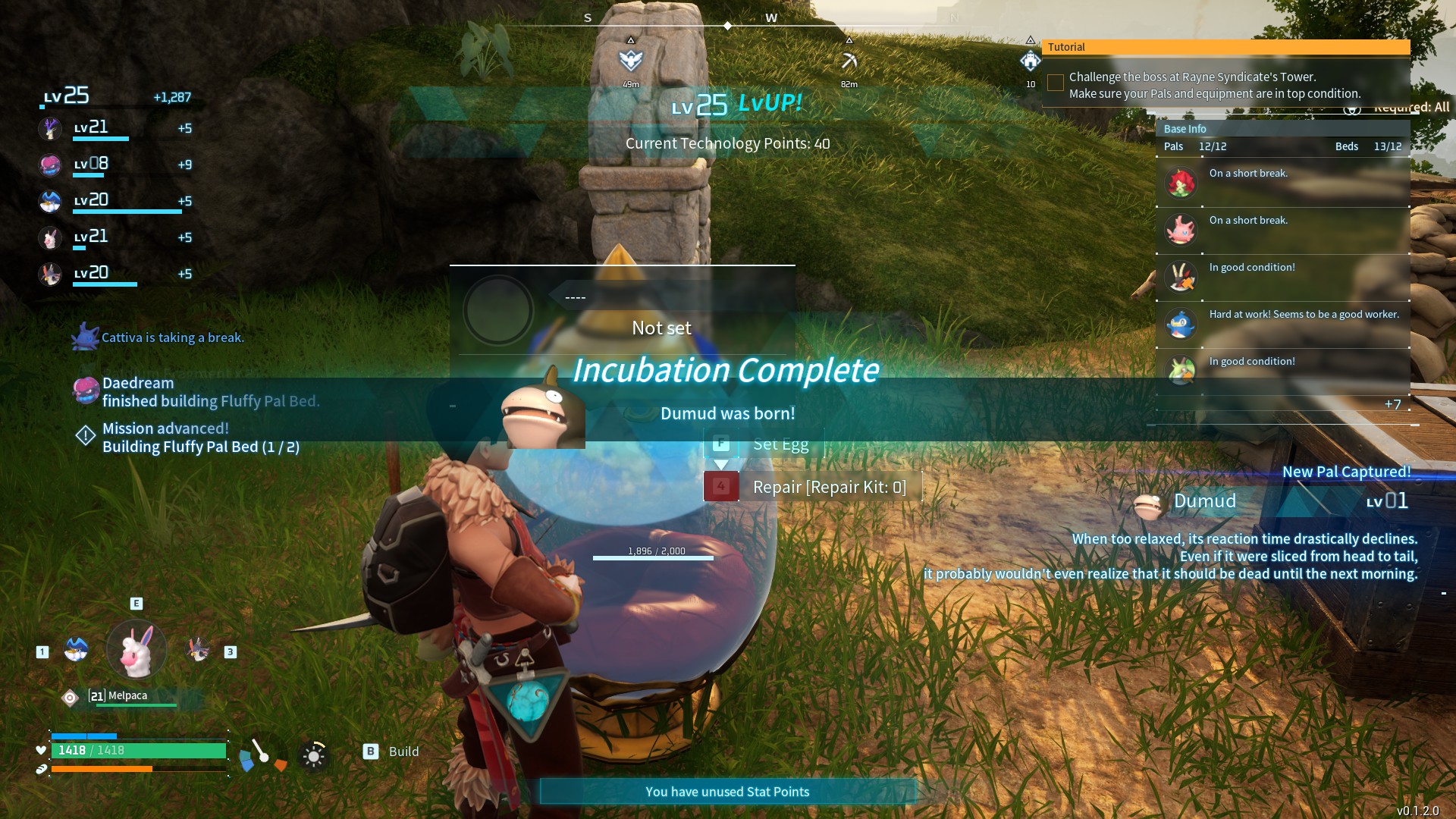Screen dimensions: 1456x819
Task: Open Build mode via the B button
Action: (x=370, y=752)
